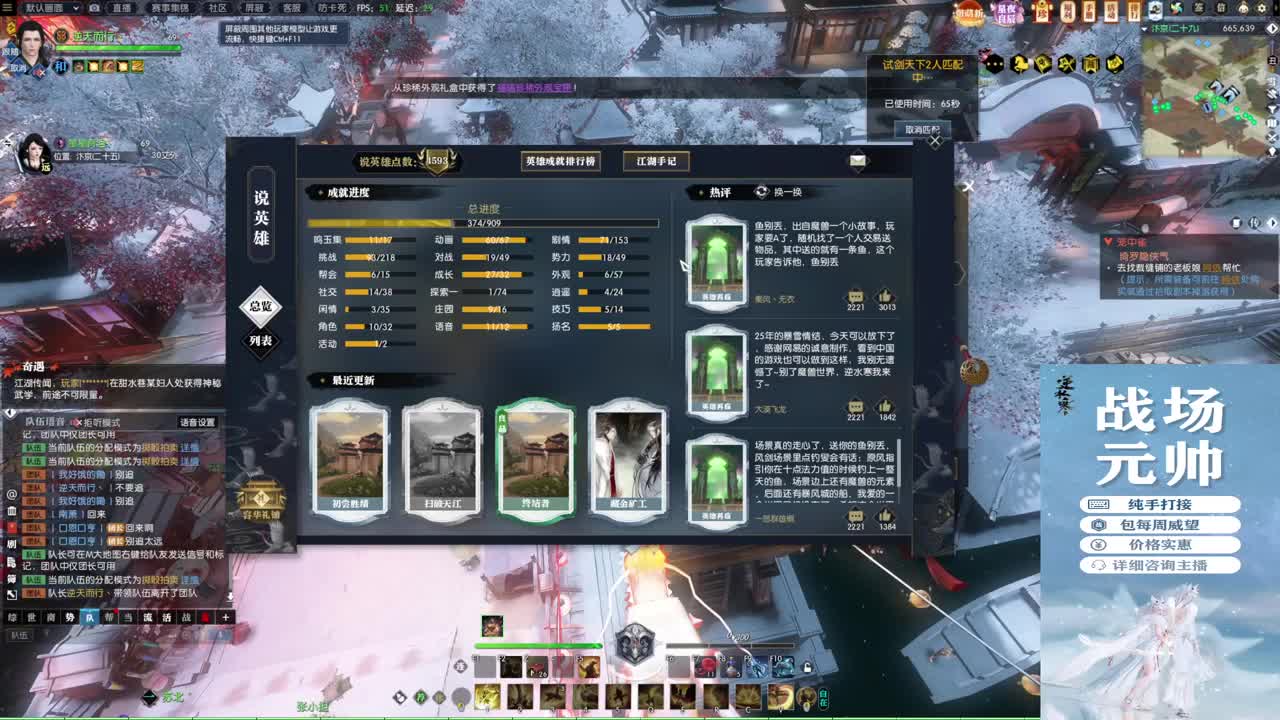Select the mount (horse) hexagon icon
The width and height of the screenshot is (1280, 720).
[x=1019, y=63]
